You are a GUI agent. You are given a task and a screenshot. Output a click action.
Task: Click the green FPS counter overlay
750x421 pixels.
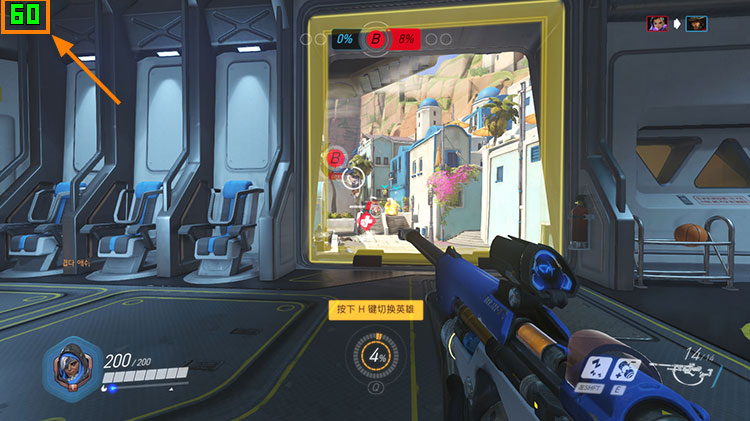click(27, 16)
